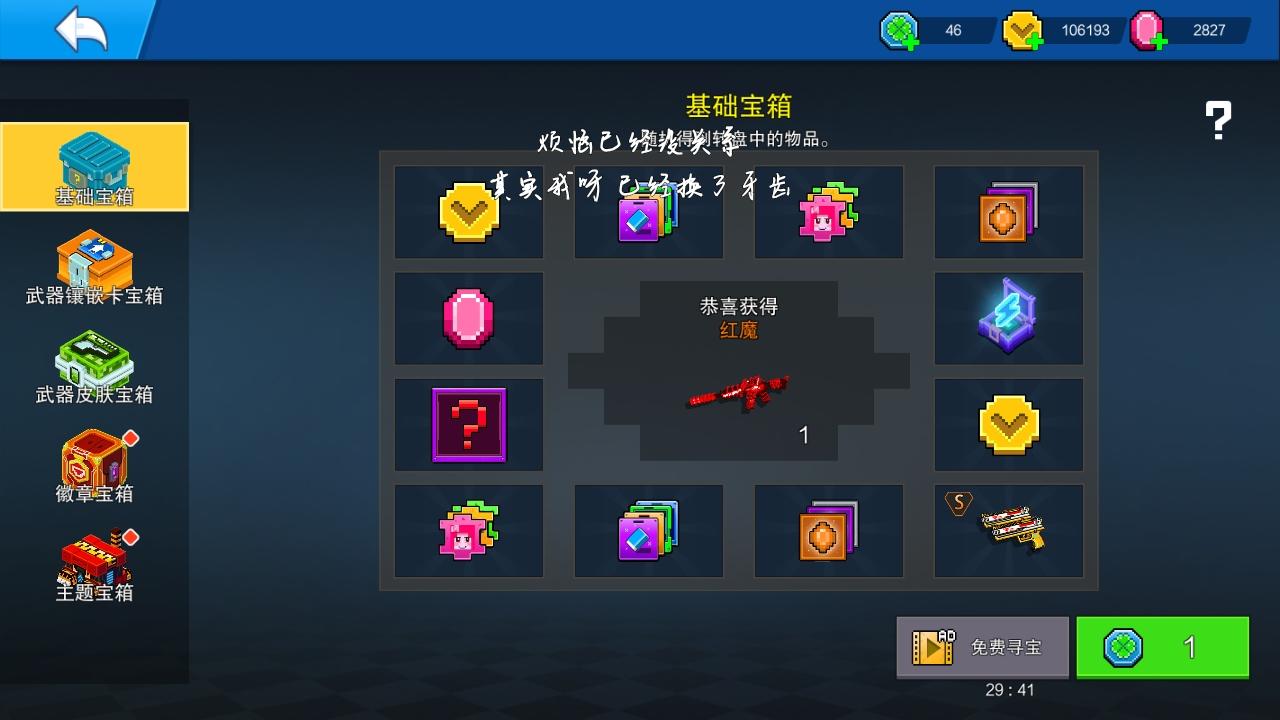The image size is (1280, 720).
Task: Click the purple mystery question-mark box
Action: (x=468, y=424)
